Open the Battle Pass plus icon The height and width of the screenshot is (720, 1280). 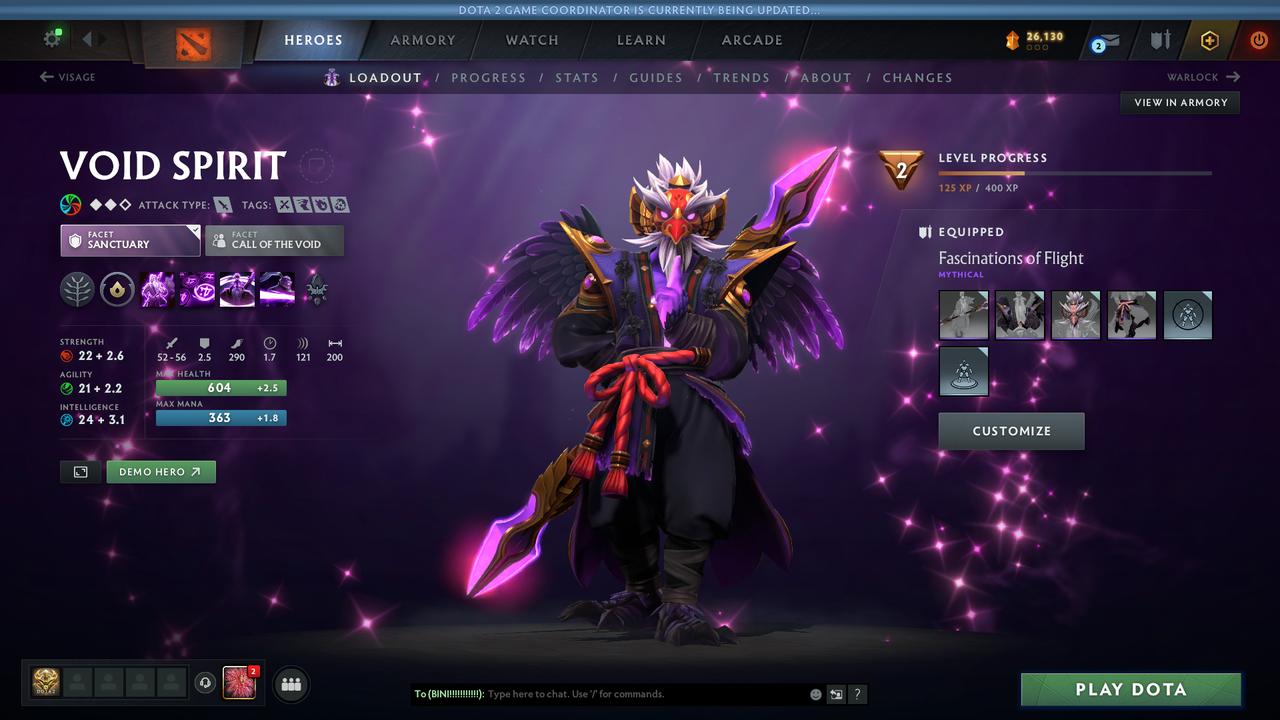[1210, 40]
